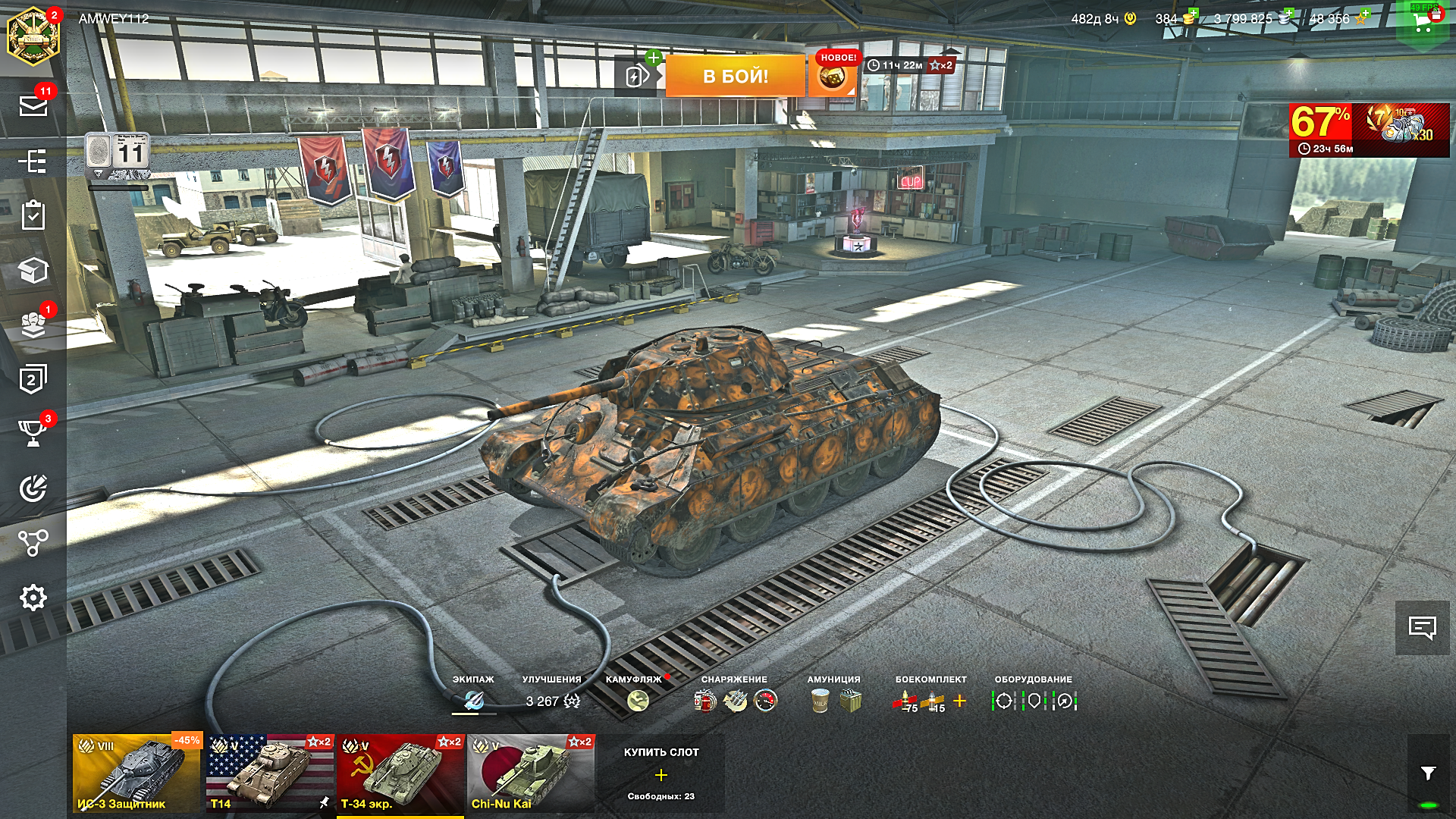Viewport: 1456px width, 819px height.
Task: Open the Оборудование equipment slots
Action: pos(1034,701)
